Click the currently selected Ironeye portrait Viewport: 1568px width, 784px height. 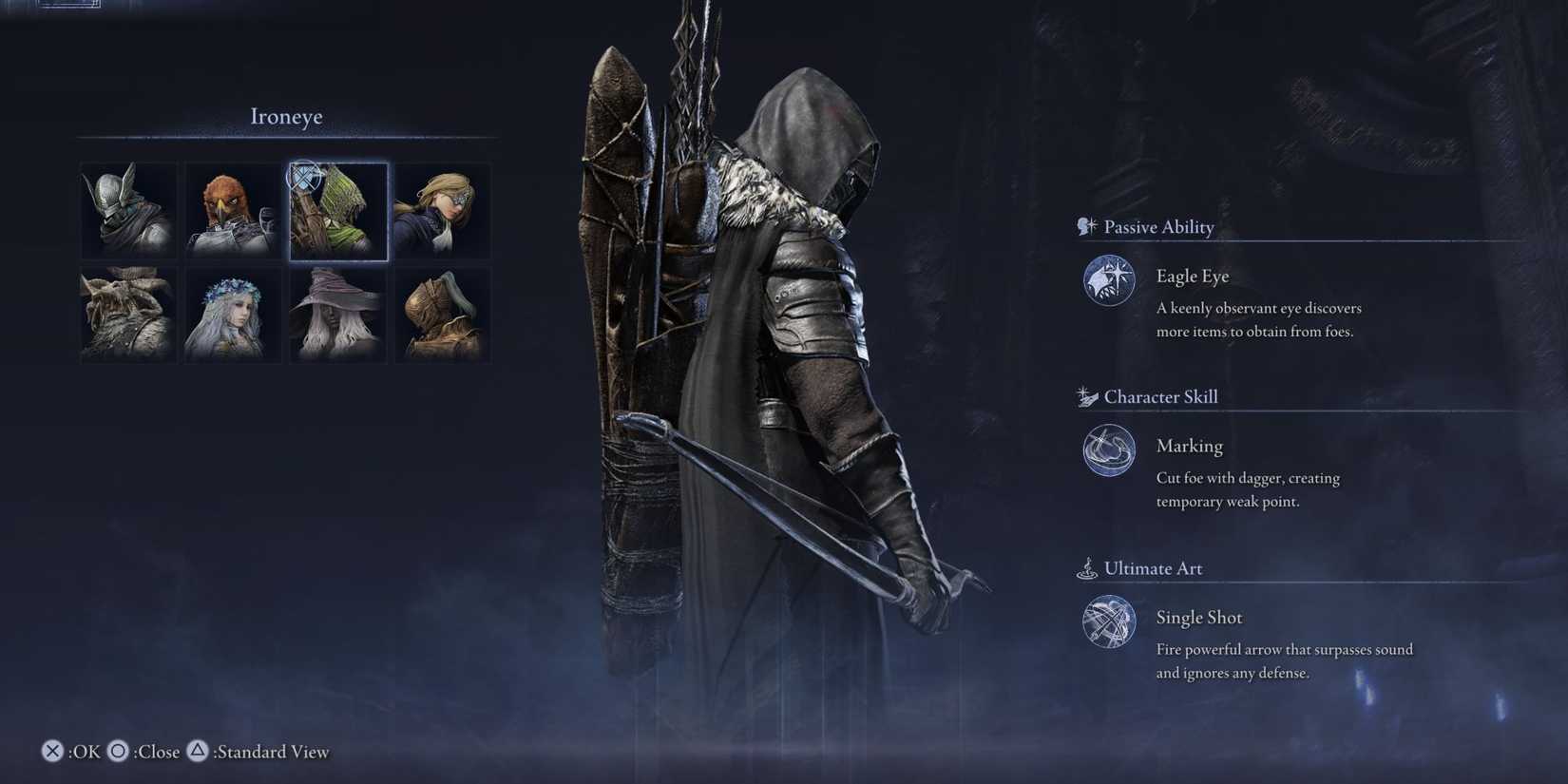click(x=338, y=210)
